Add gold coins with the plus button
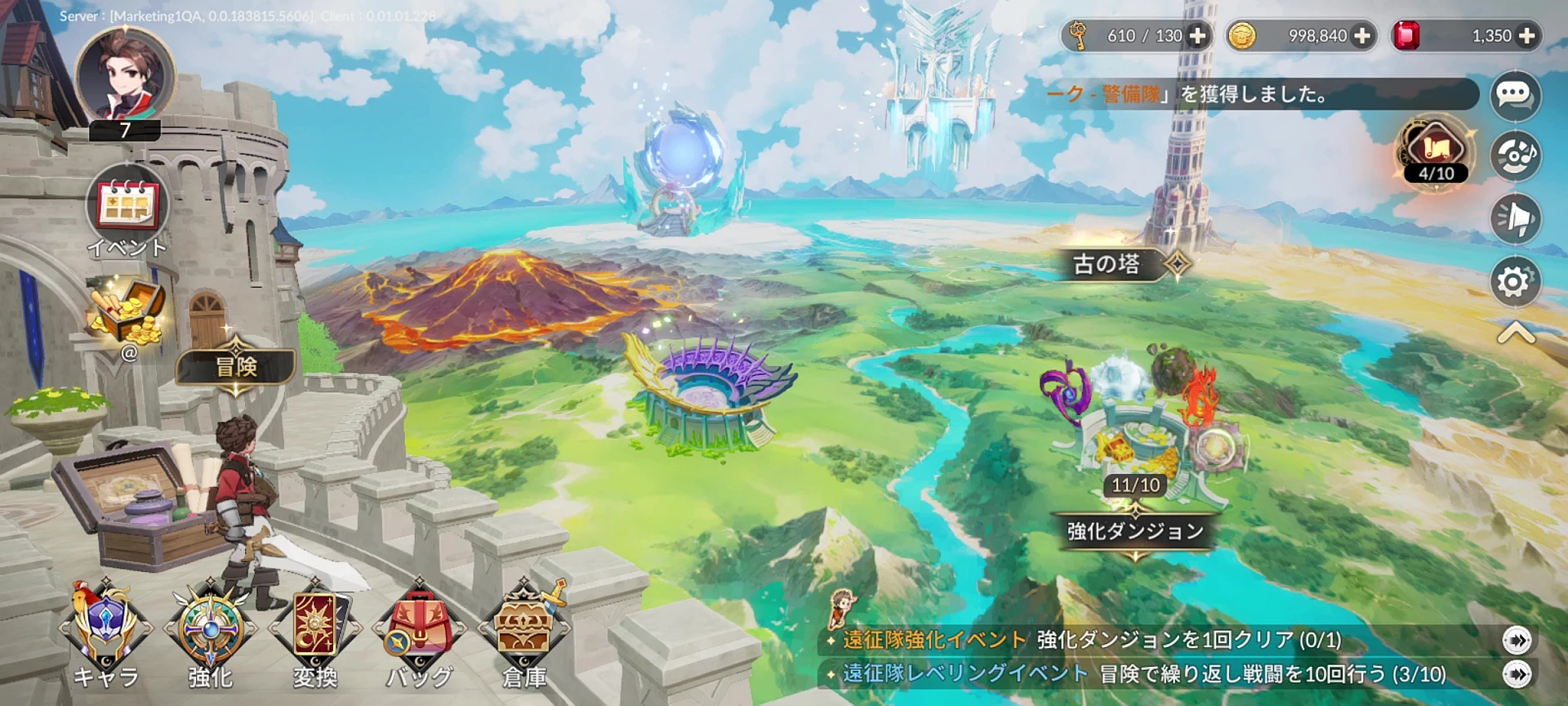 point(1362,36)
